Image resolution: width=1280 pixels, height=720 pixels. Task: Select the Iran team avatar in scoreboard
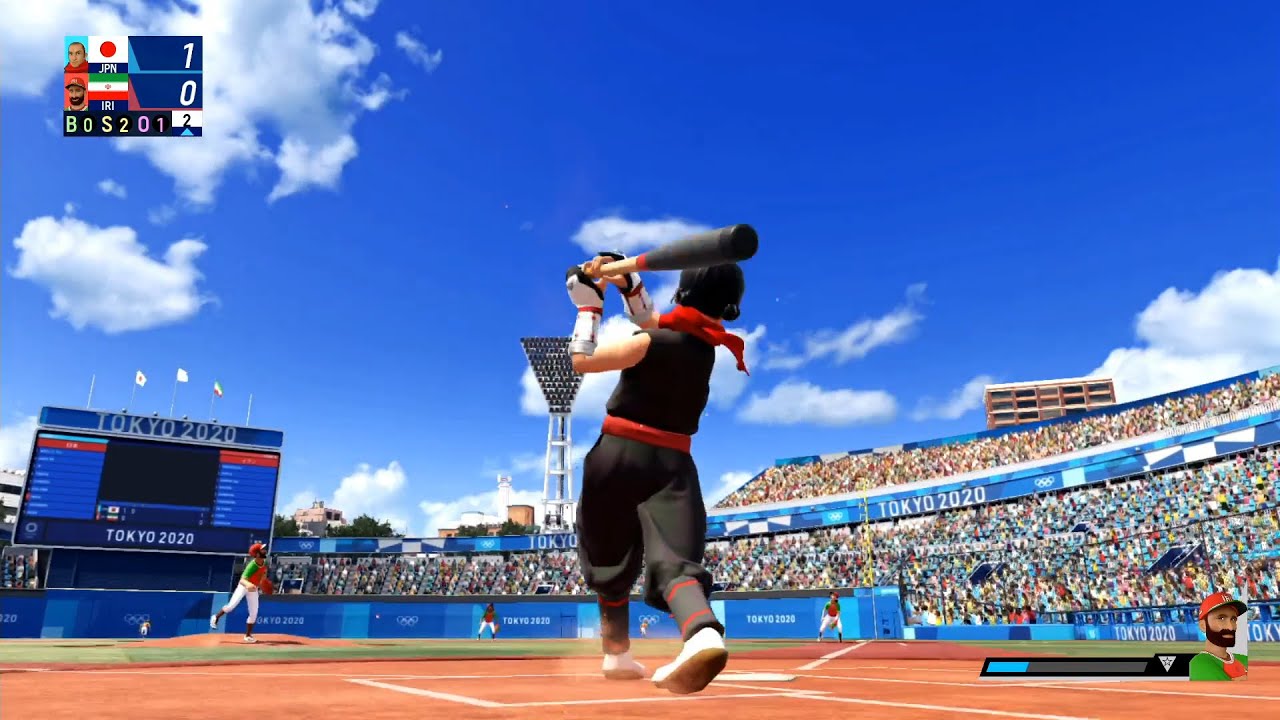tap(76, 92)
